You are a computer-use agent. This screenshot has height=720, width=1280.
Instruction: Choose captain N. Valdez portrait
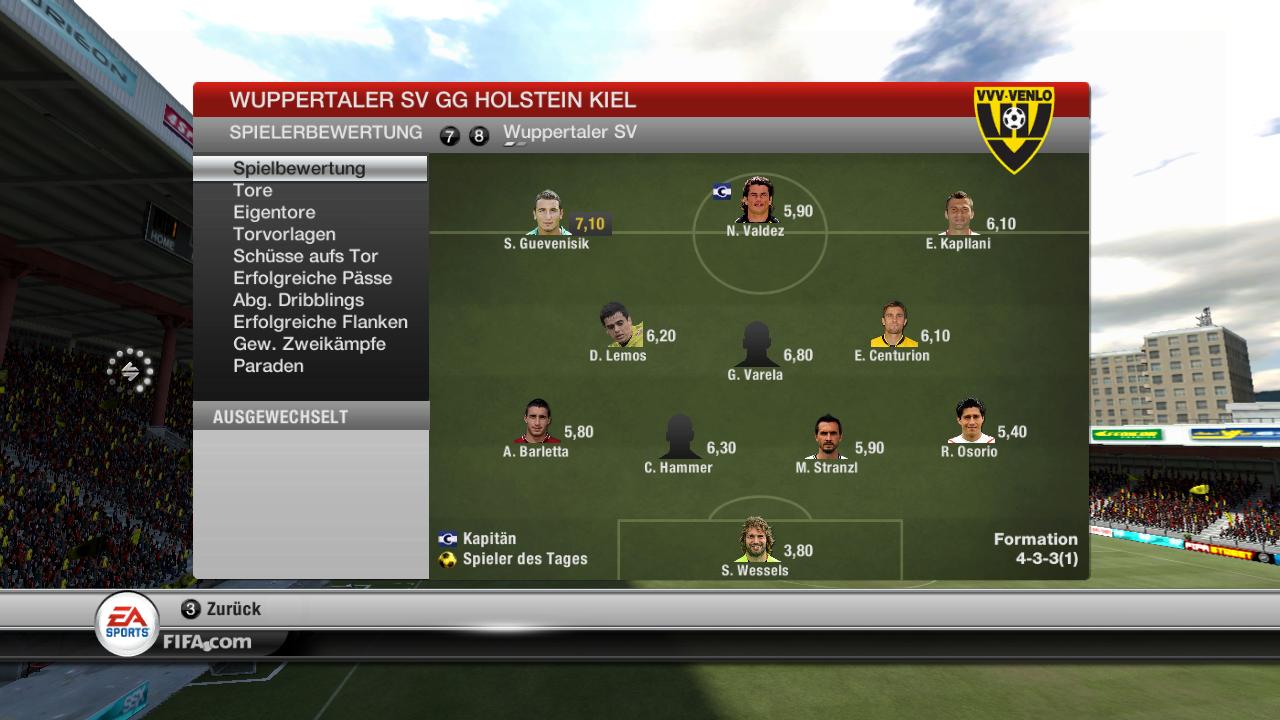tap(756, 200)
